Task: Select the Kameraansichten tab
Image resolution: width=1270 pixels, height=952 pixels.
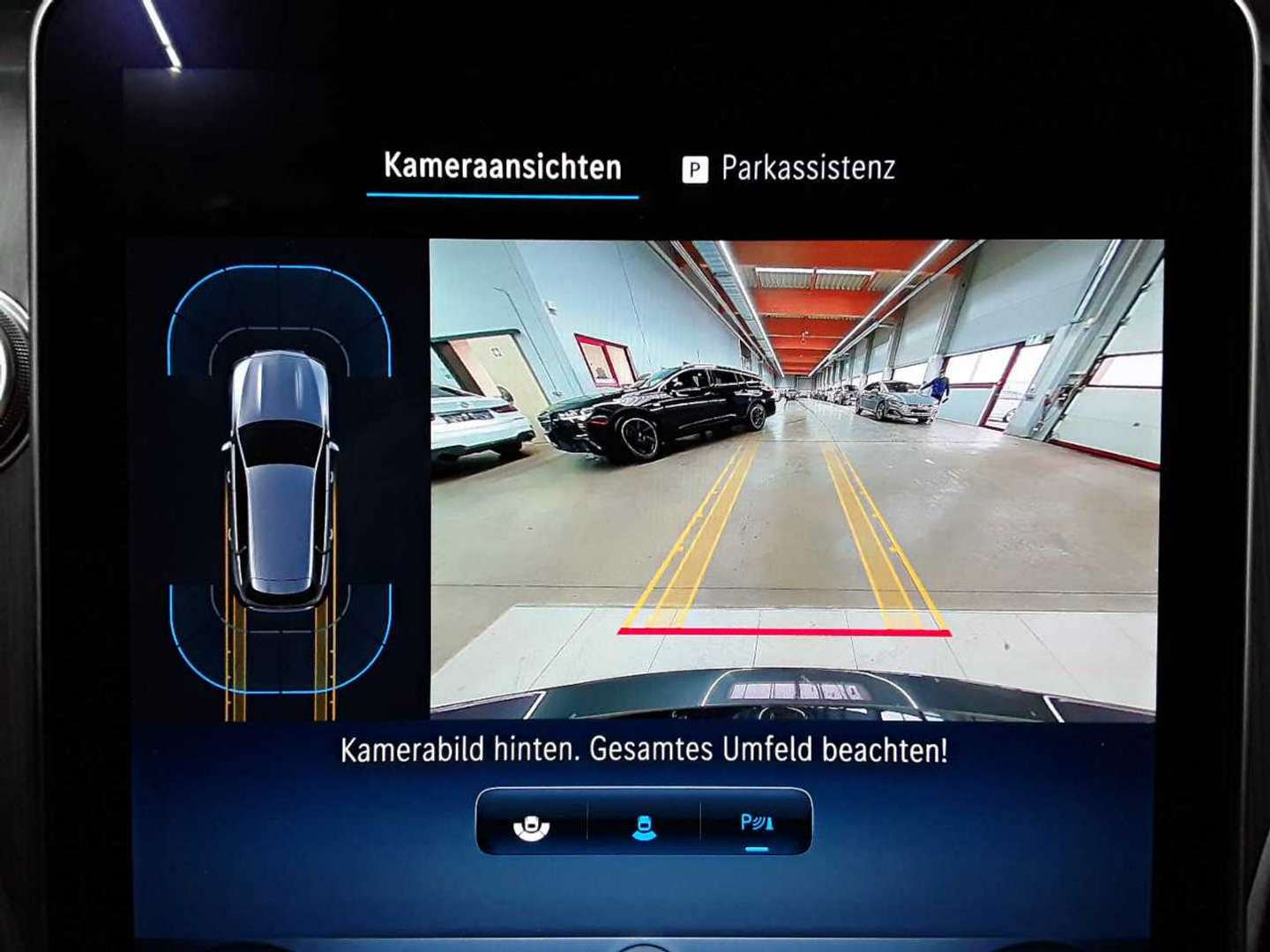Action: point(503,166)
